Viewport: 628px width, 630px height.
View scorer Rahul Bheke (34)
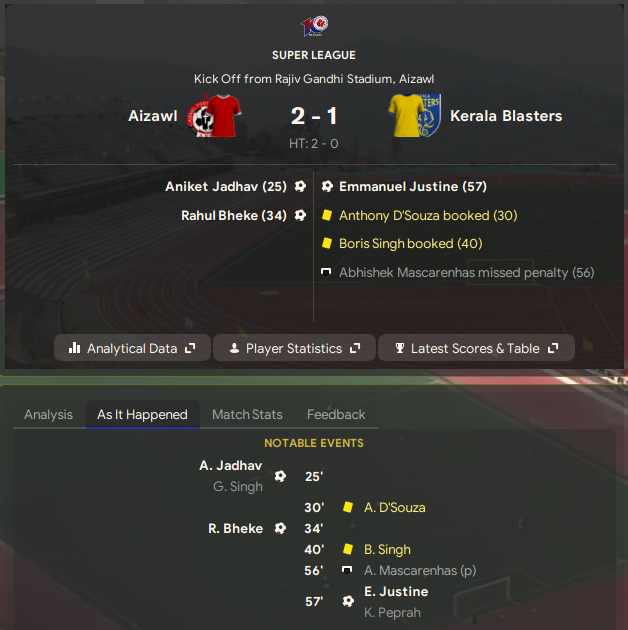pos(234,215)
